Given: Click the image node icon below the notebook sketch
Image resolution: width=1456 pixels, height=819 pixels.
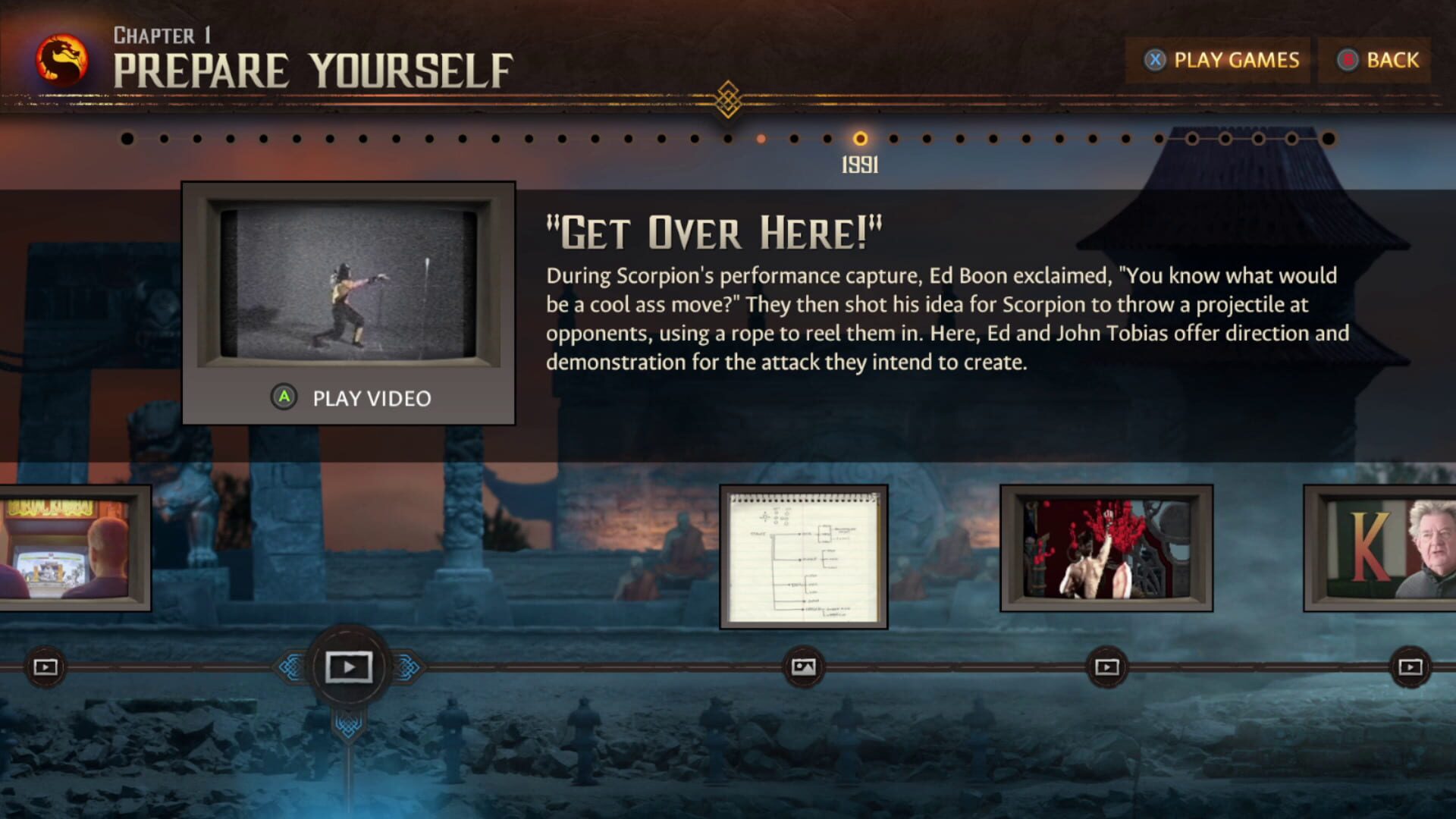Looking at the screenshot, I should coord(804,668).
